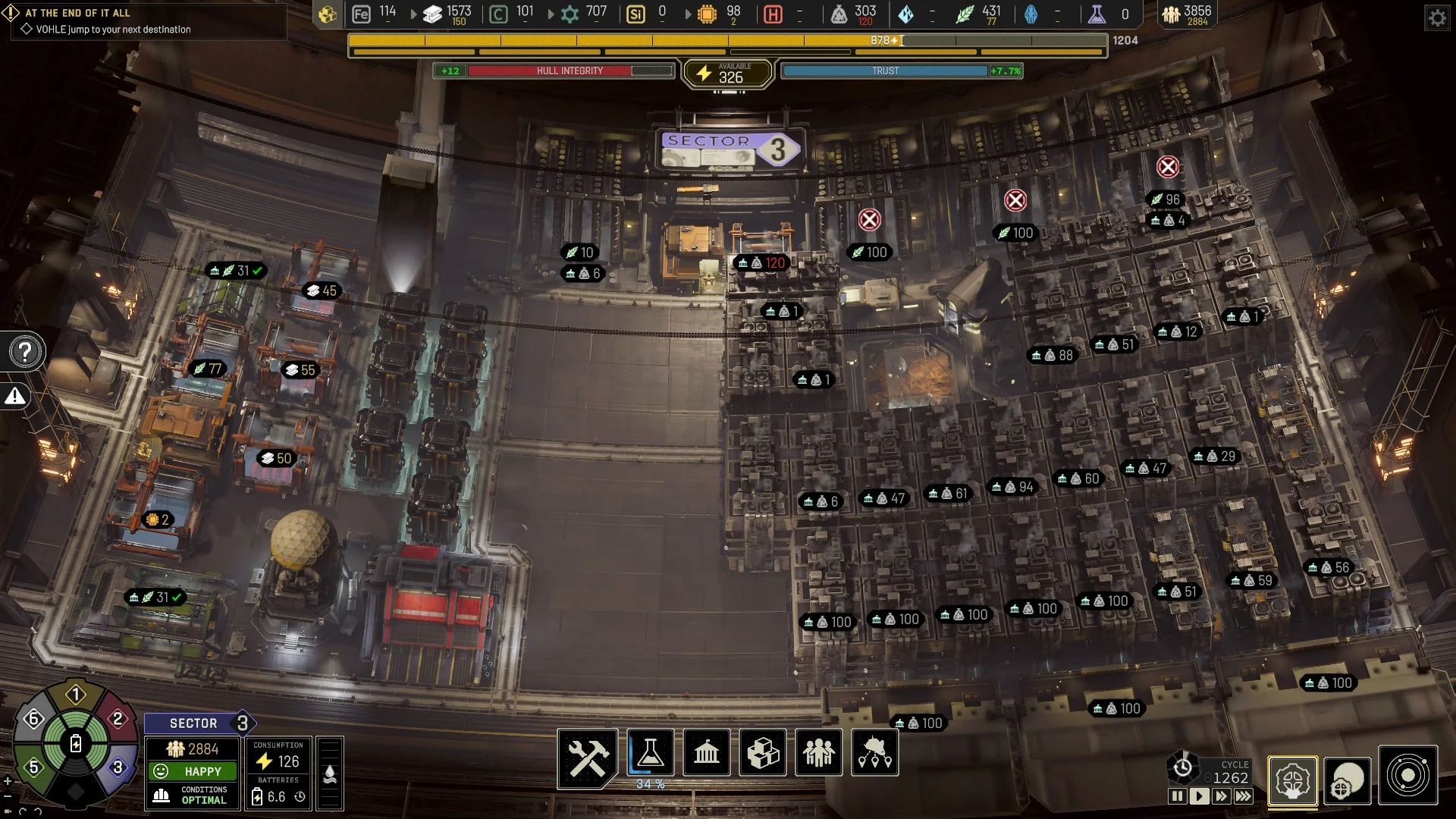The height and width of the screenshot is (819, 1456).
Task: Click the VOHLE jump objective tracker
Action: [x=114, y=30]
